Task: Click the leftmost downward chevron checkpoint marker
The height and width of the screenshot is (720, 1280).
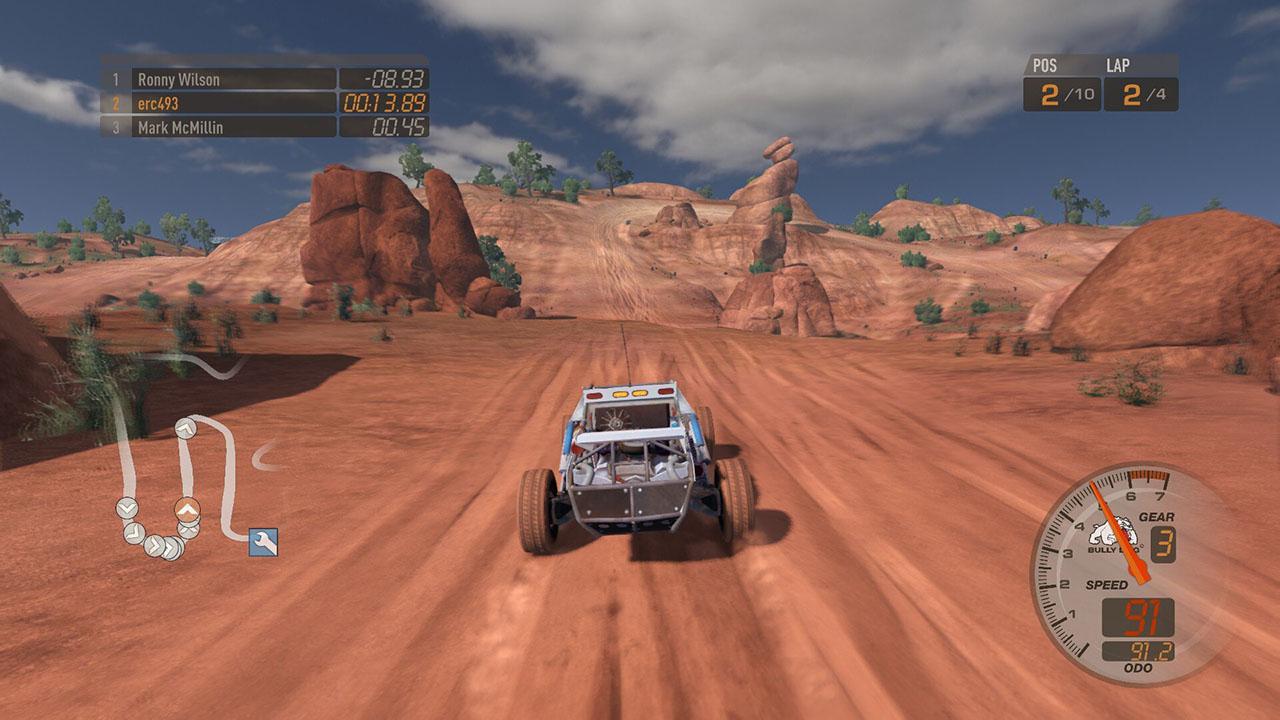Action: (x=126, y=507)
